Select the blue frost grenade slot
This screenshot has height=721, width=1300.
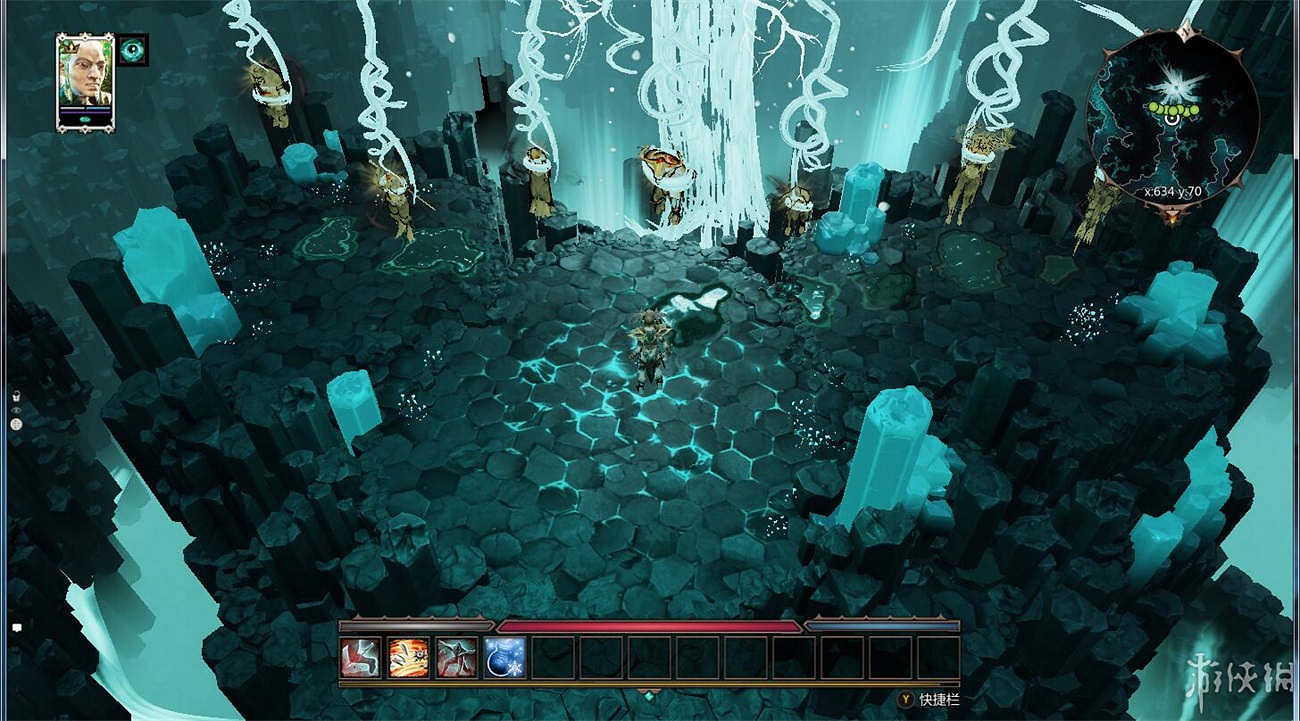pos(505,657)
